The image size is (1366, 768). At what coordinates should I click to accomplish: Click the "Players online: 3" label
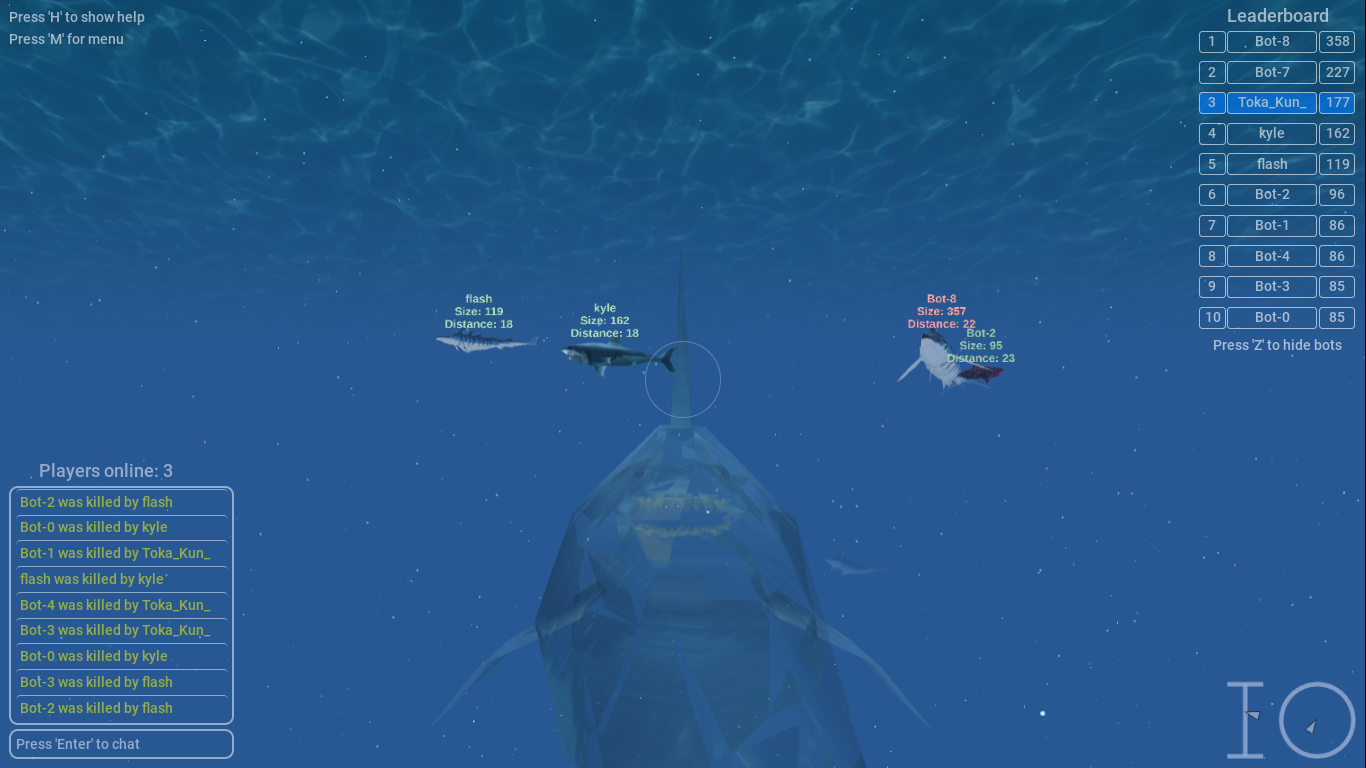tap(106, 470)
